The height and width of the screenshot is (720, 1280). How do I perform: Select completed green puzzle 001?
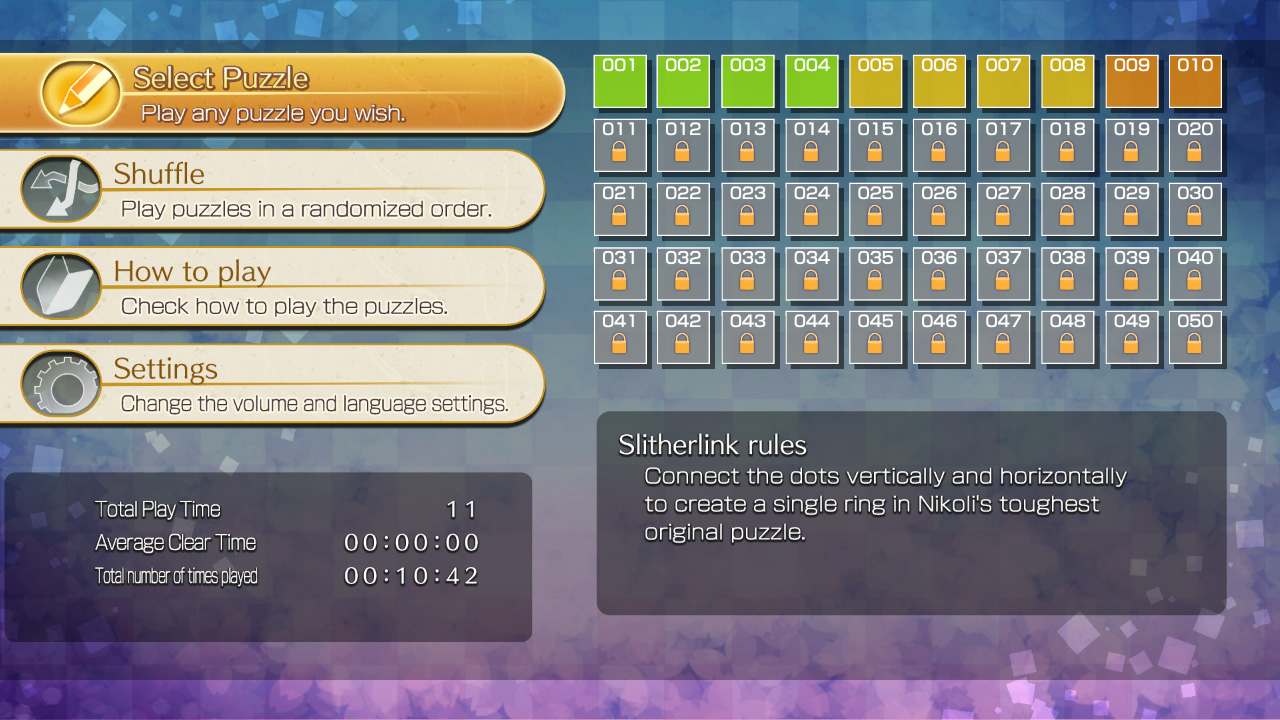(621, 81)
